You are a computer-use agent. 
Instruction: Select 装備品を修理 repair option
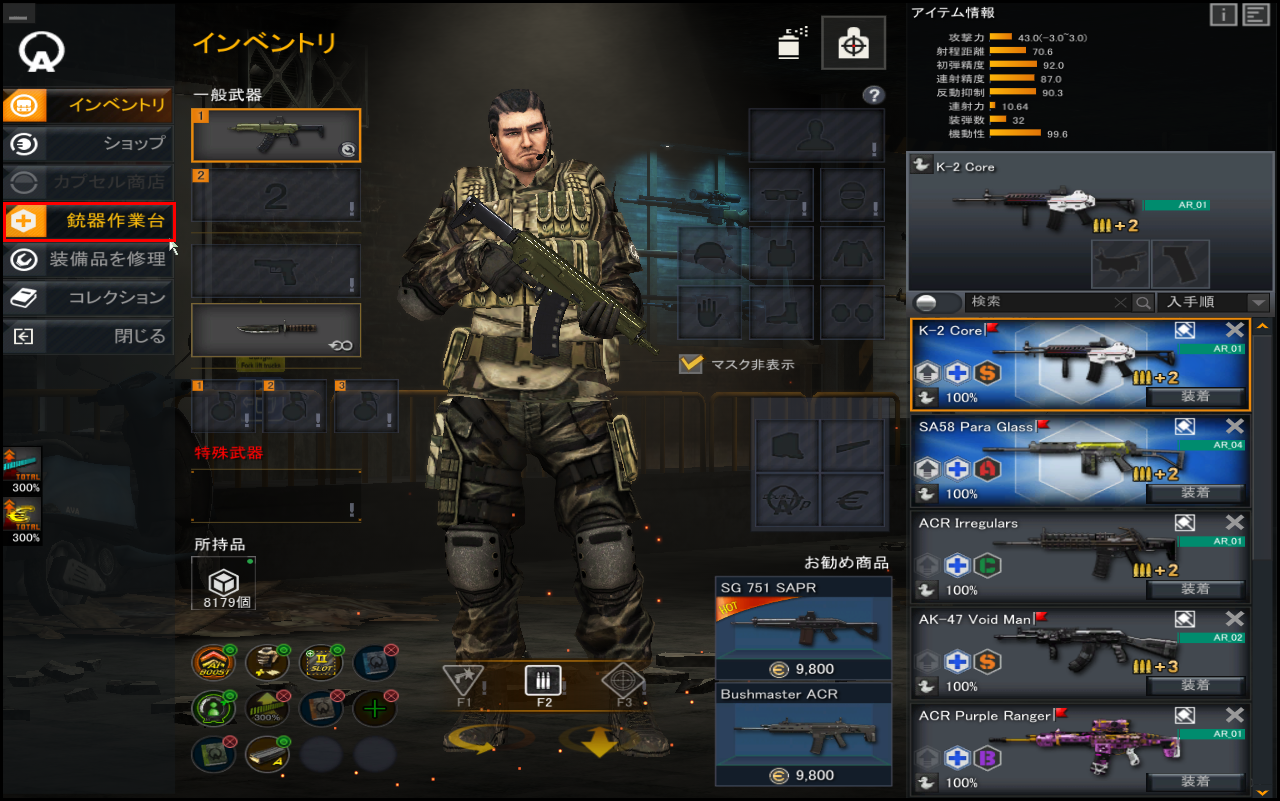tap(88, 259)
